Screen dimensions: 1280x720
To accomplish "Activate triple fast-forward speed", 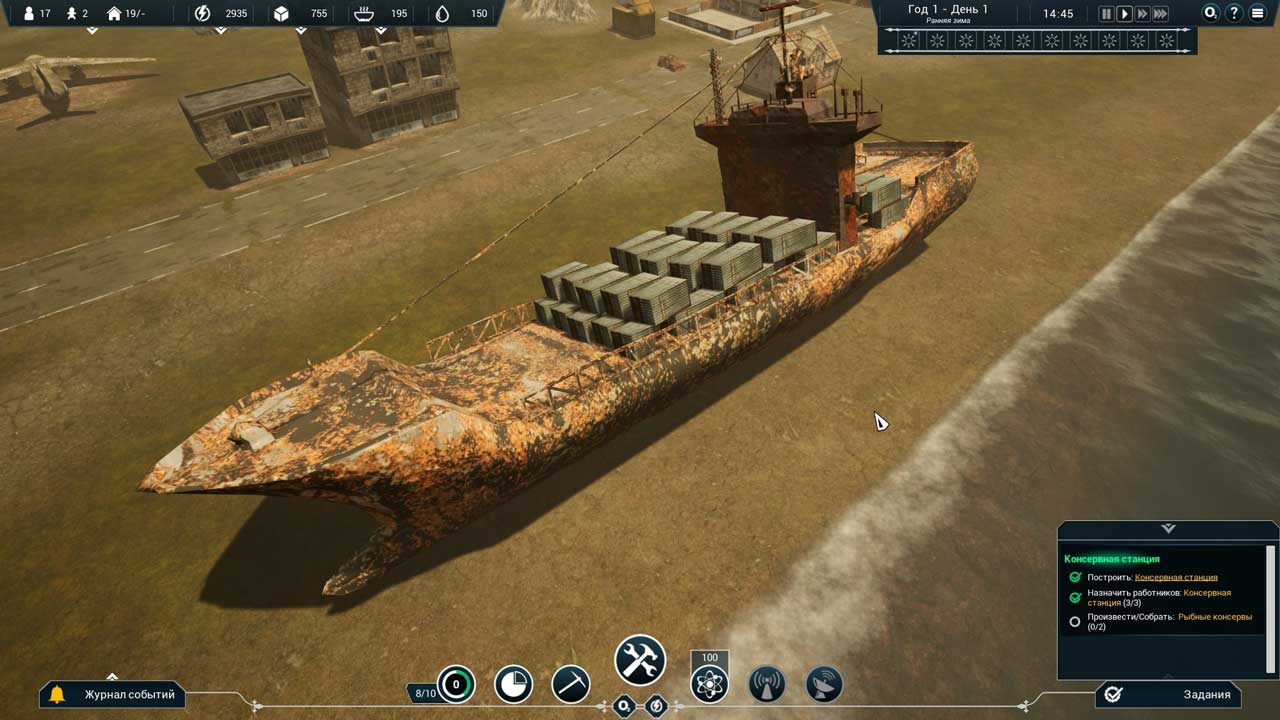I will click(1160, 14).
